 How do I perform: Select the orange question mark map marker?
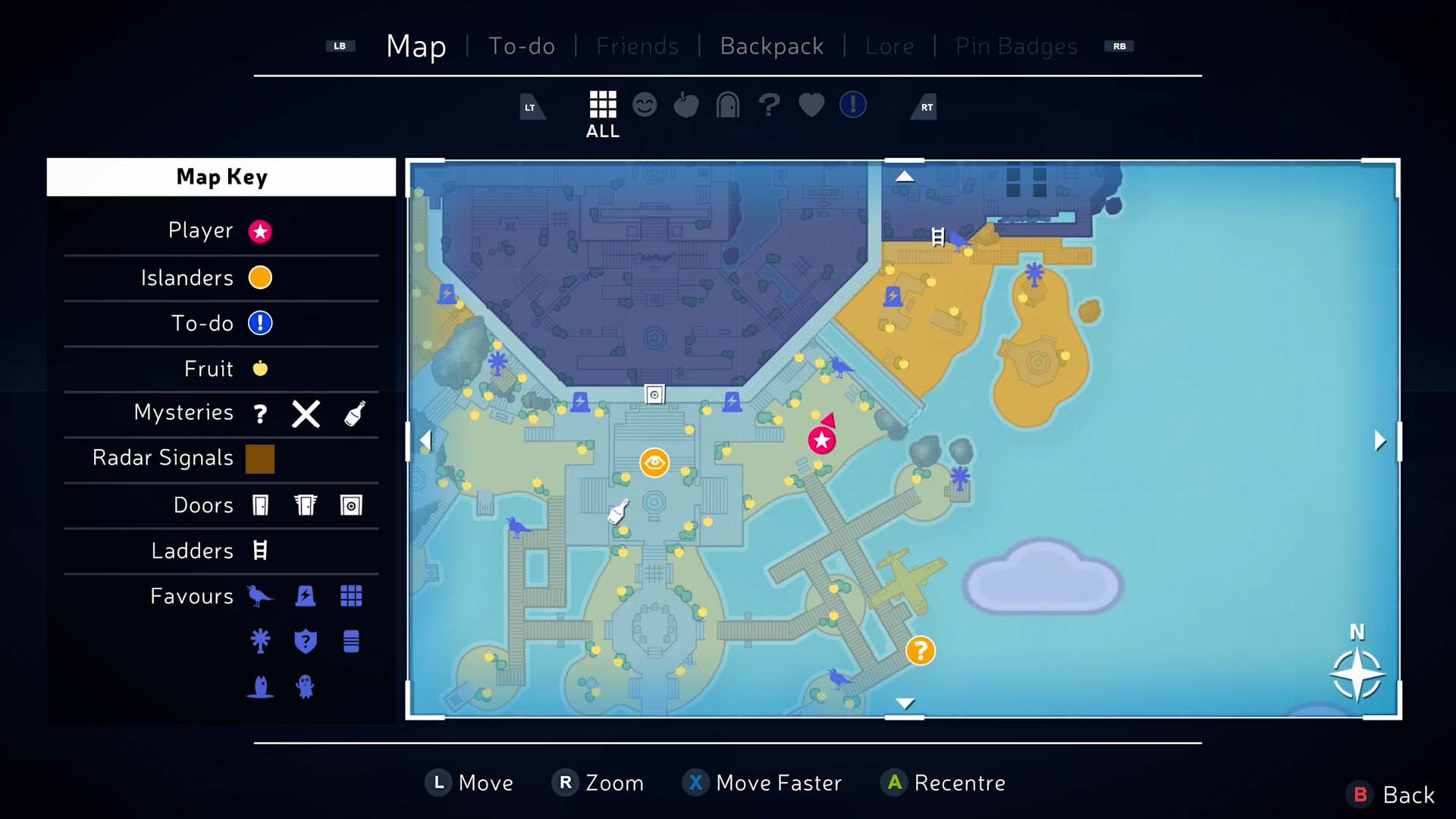(921, 651)
